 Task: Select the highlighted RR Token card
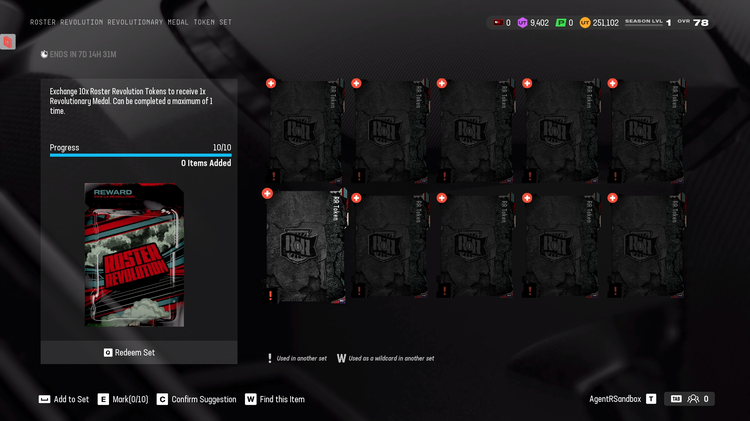(305, 246)
